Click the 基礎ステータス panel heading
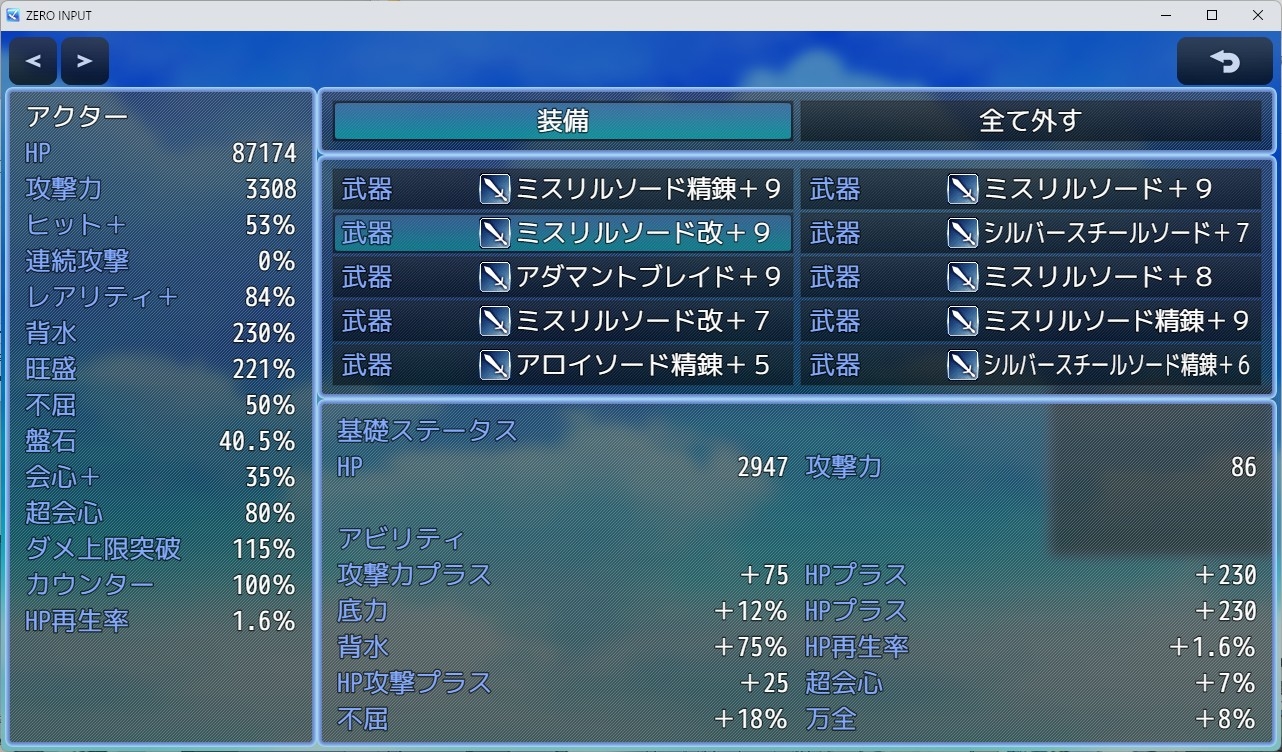This screenshot has width=1282, height=752. (427, 430)
